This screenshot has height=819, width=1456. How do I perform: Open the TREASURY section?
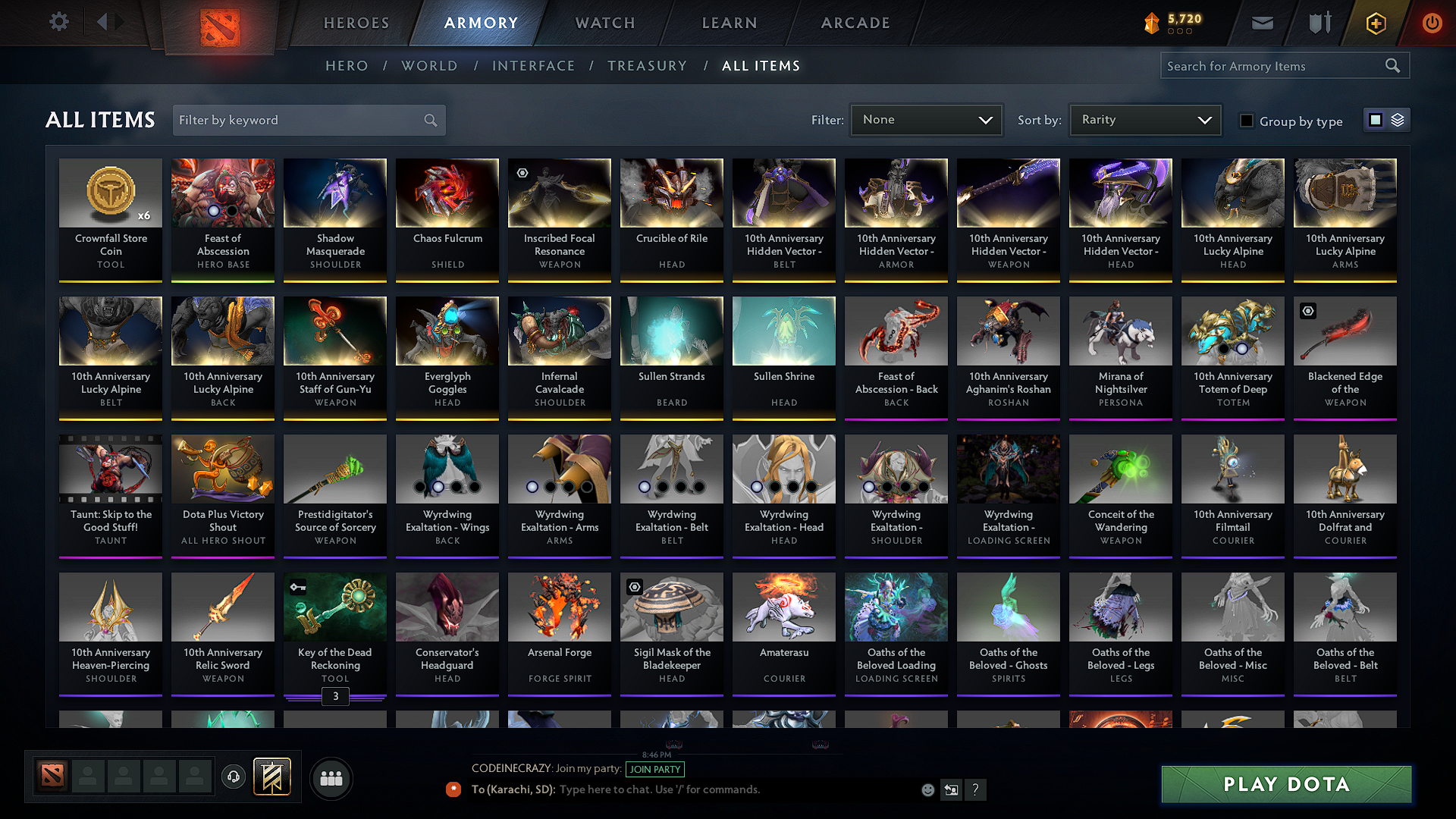(647, 66)
